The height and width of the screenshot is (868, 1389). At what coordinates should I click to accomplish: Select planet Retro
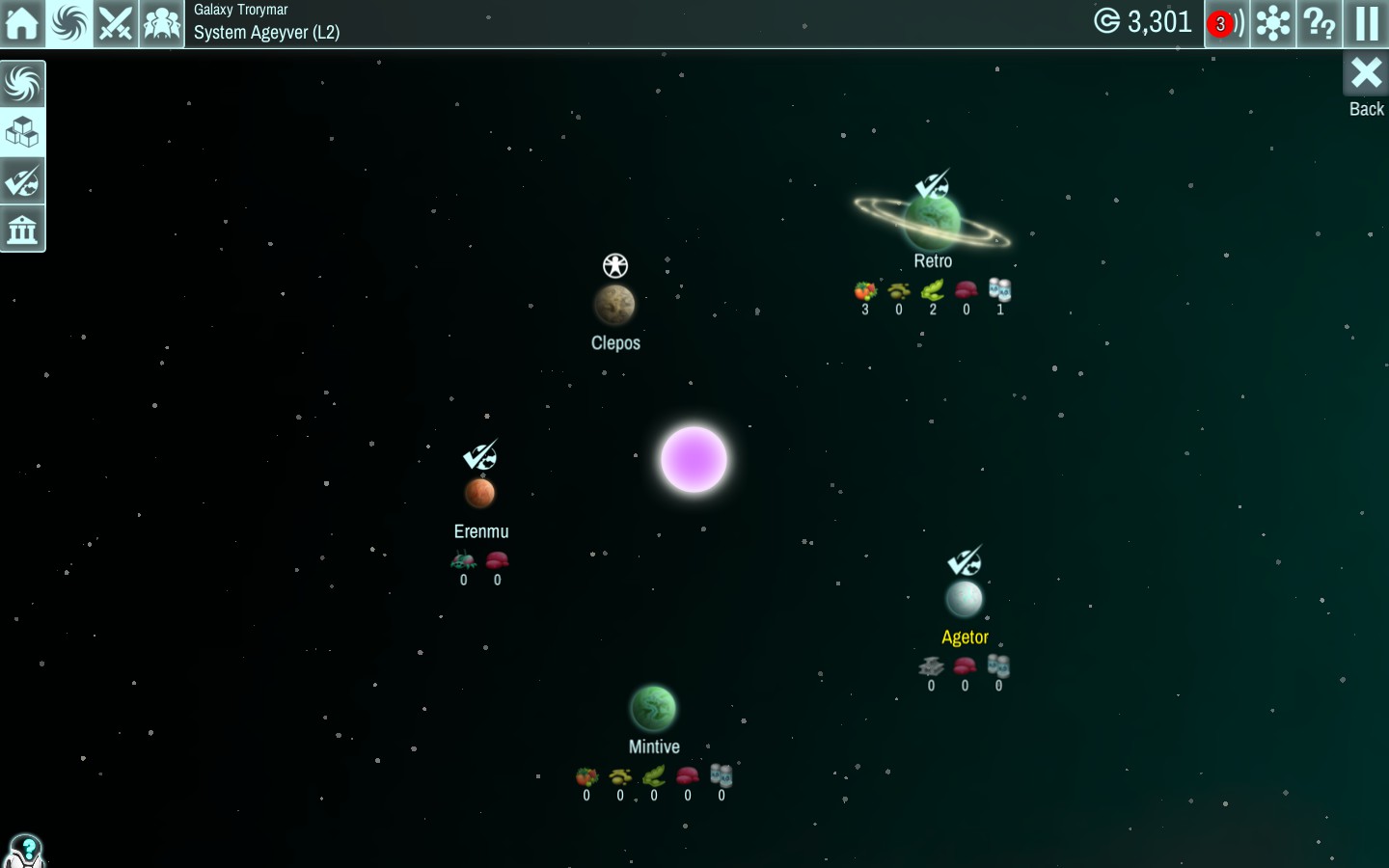click(933, 222)
